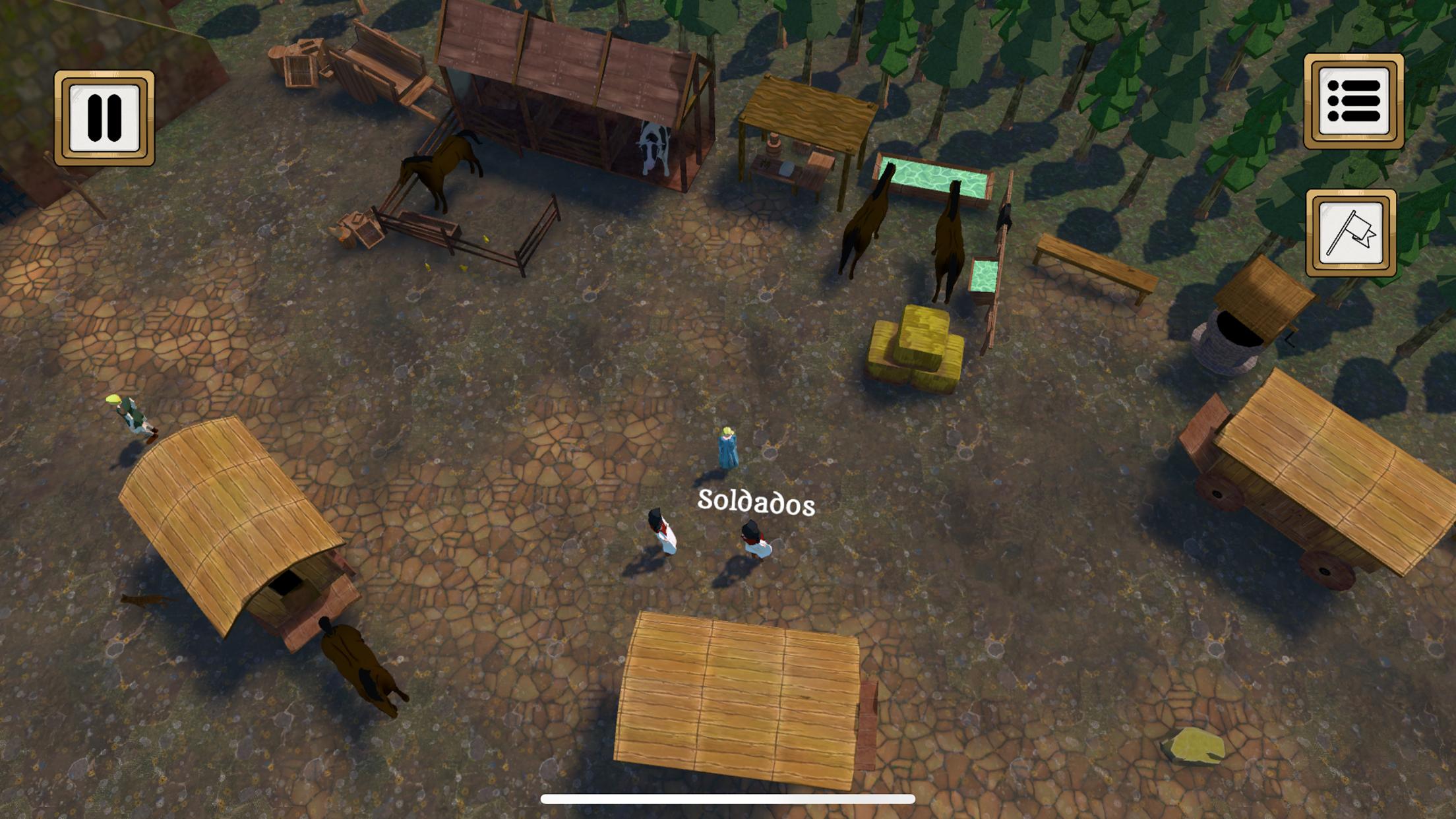The width and height of the screenshot is (1456, 819).
Task: Tap the home indicator bar at the bottom
Action: click(x=728, y=798)
